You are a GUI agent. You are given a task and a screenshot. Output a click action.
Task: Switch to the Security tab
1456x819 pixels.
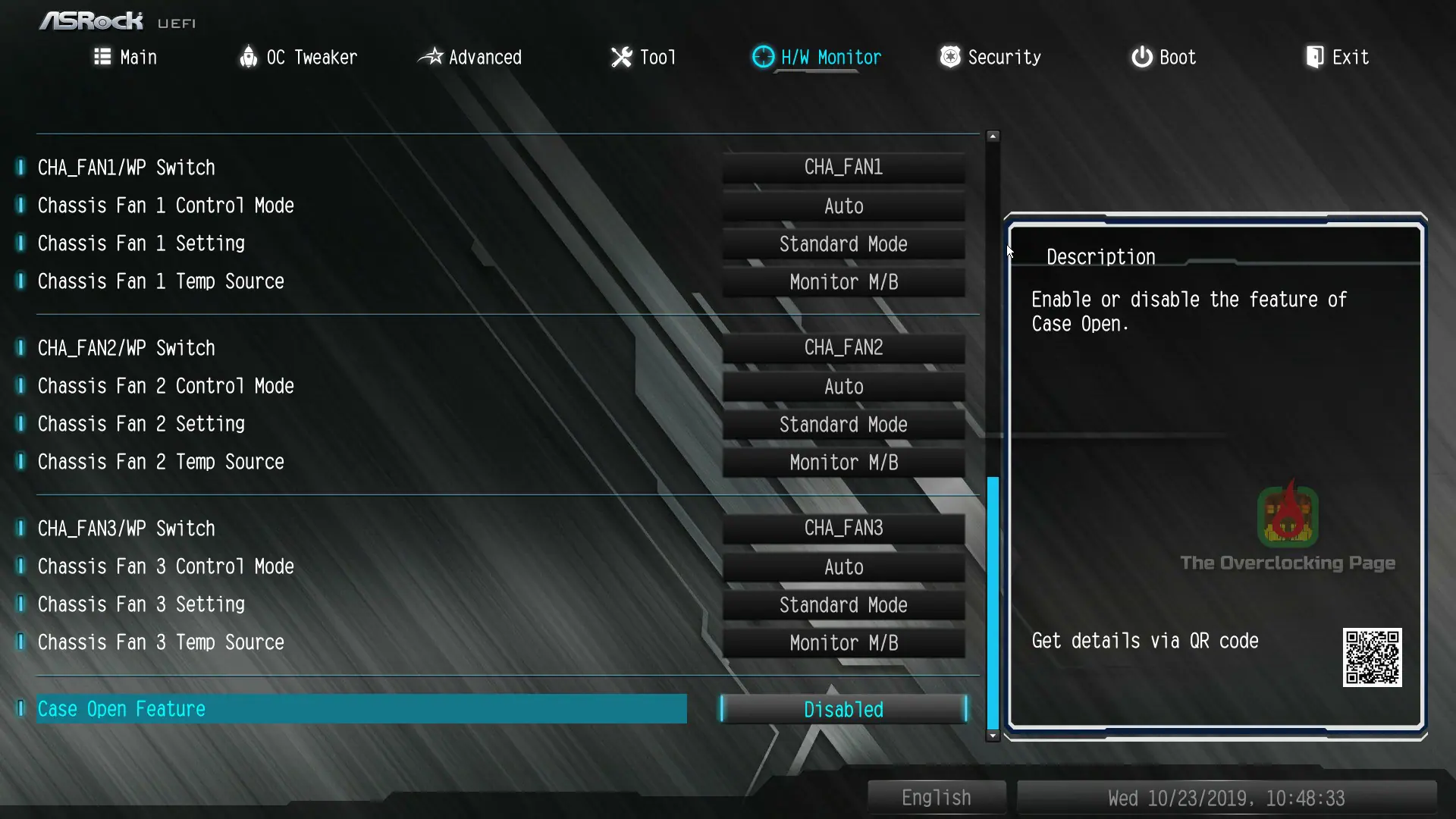990,57
